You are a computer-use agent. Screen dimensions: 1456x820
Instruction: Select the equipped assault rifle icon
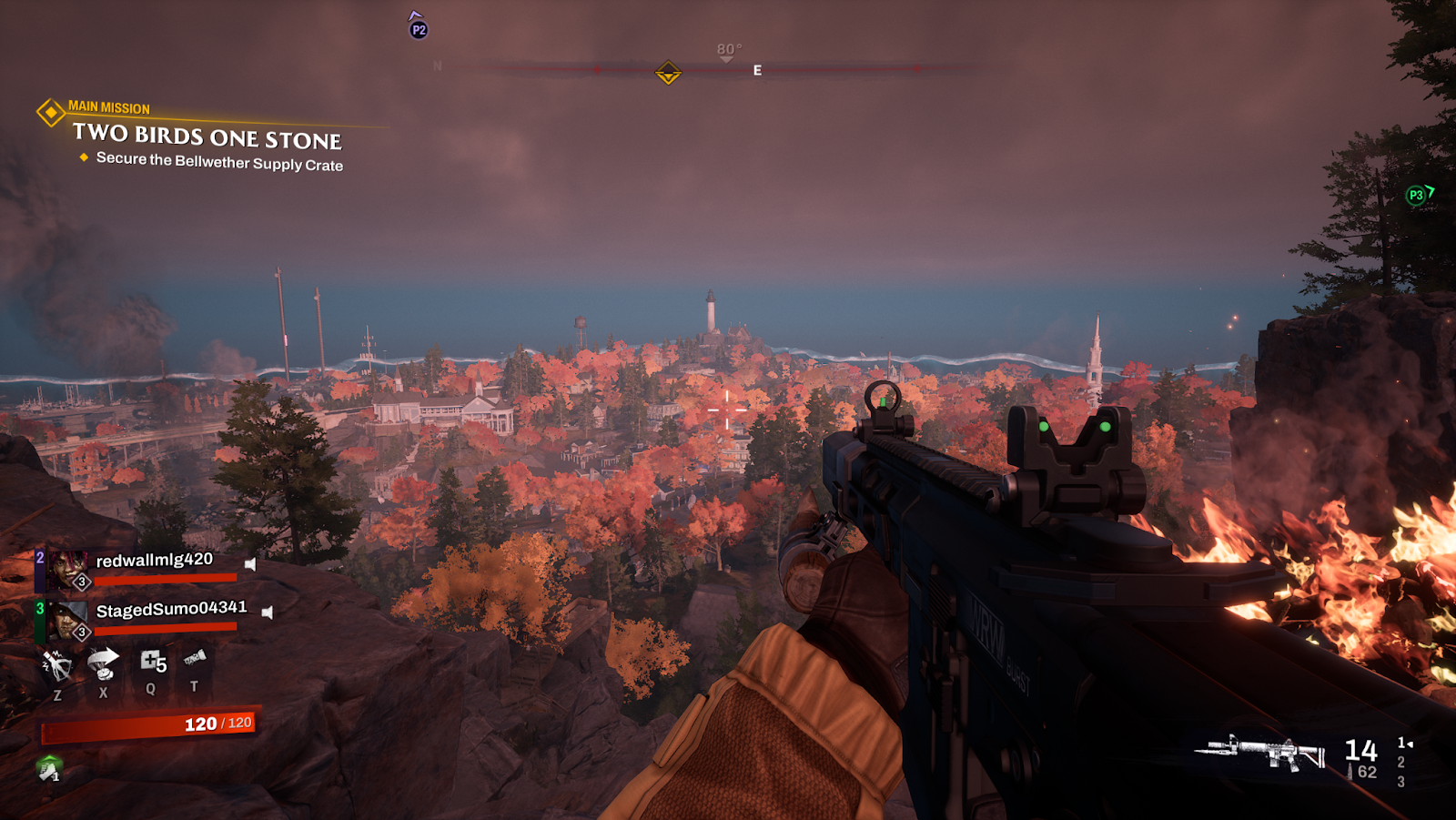tap(1260, 752)
